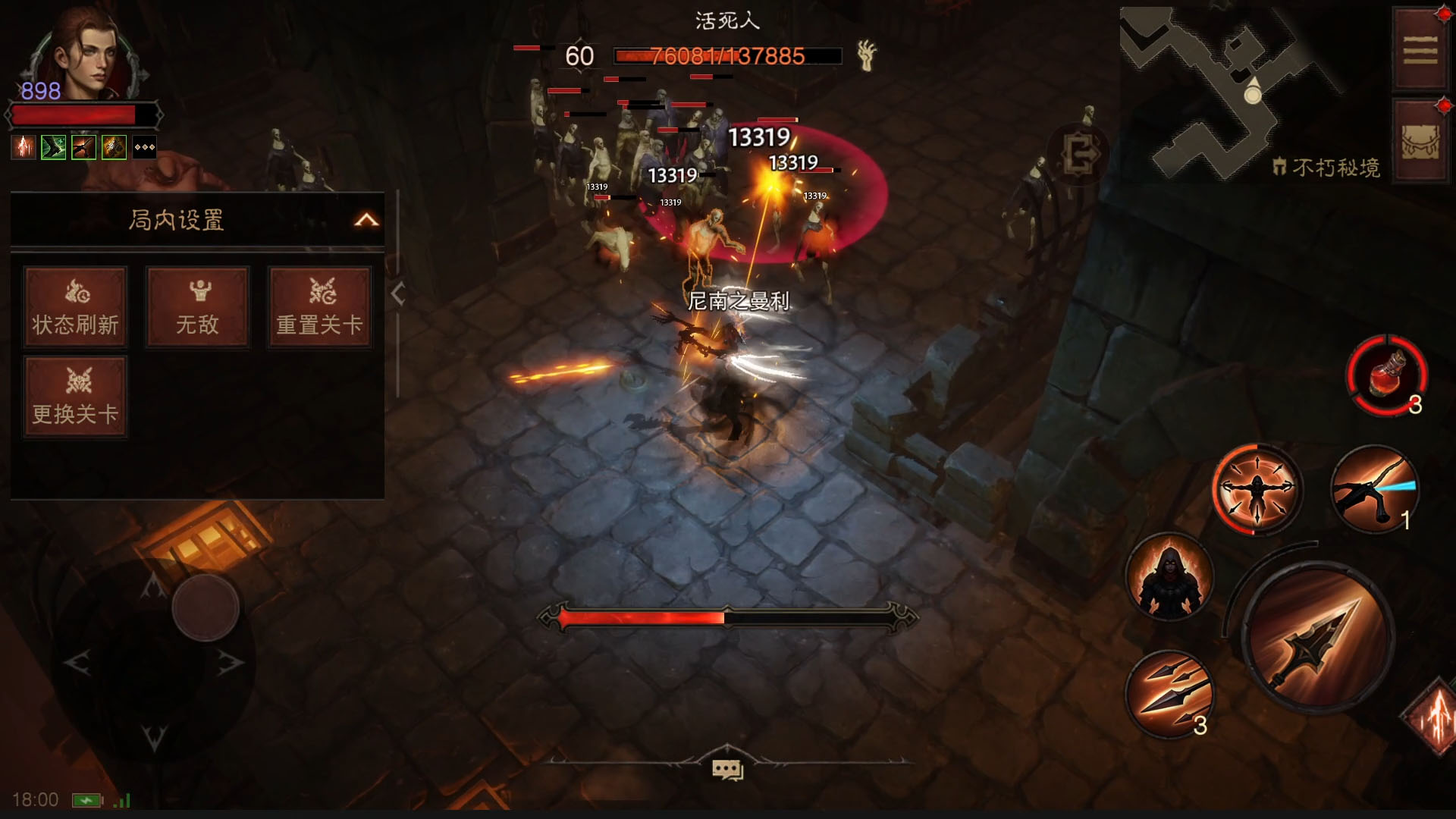Click the 状态刷新 button

point(75,307)
